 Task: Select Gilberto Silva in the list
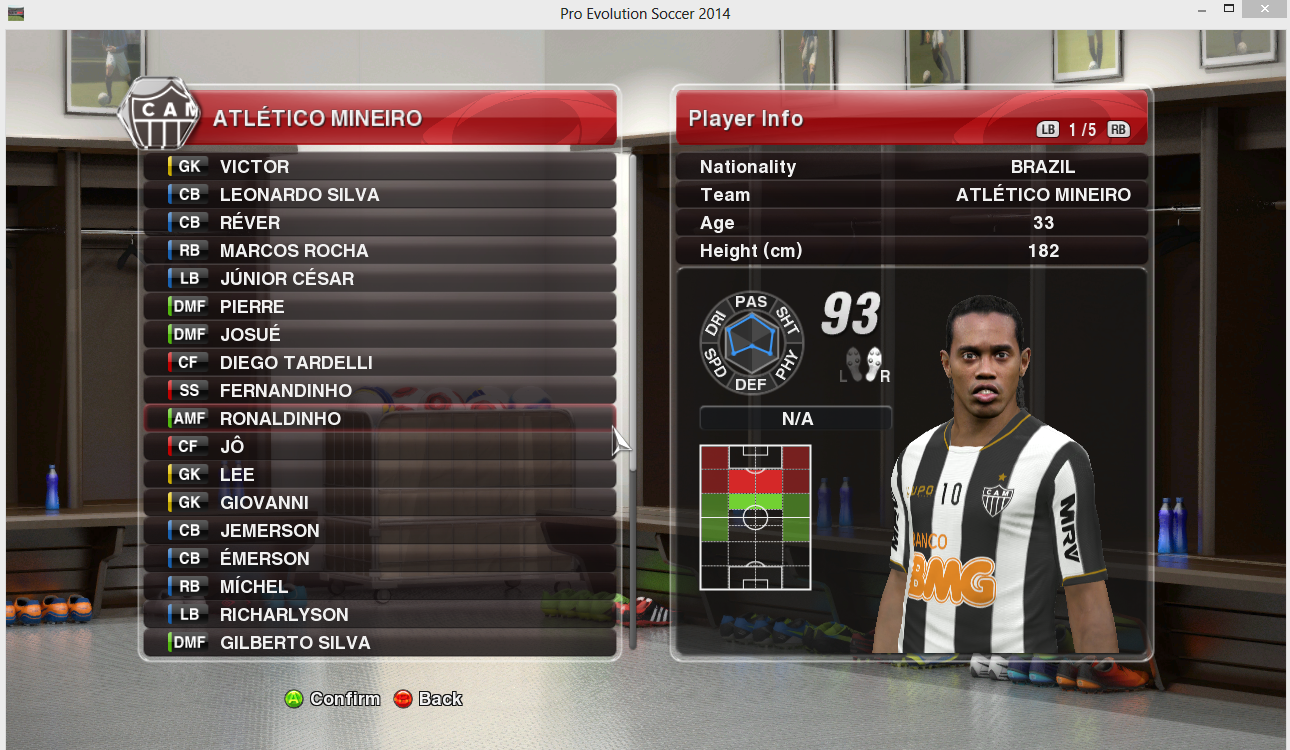380,643
